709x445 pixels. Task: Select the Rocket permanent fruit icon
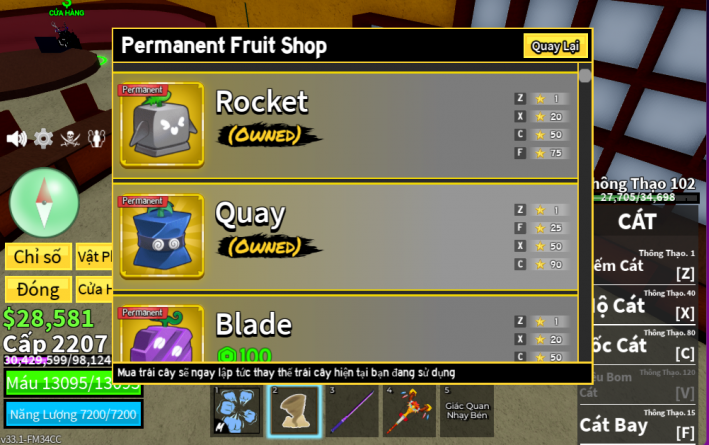click(x=161, y=125)
